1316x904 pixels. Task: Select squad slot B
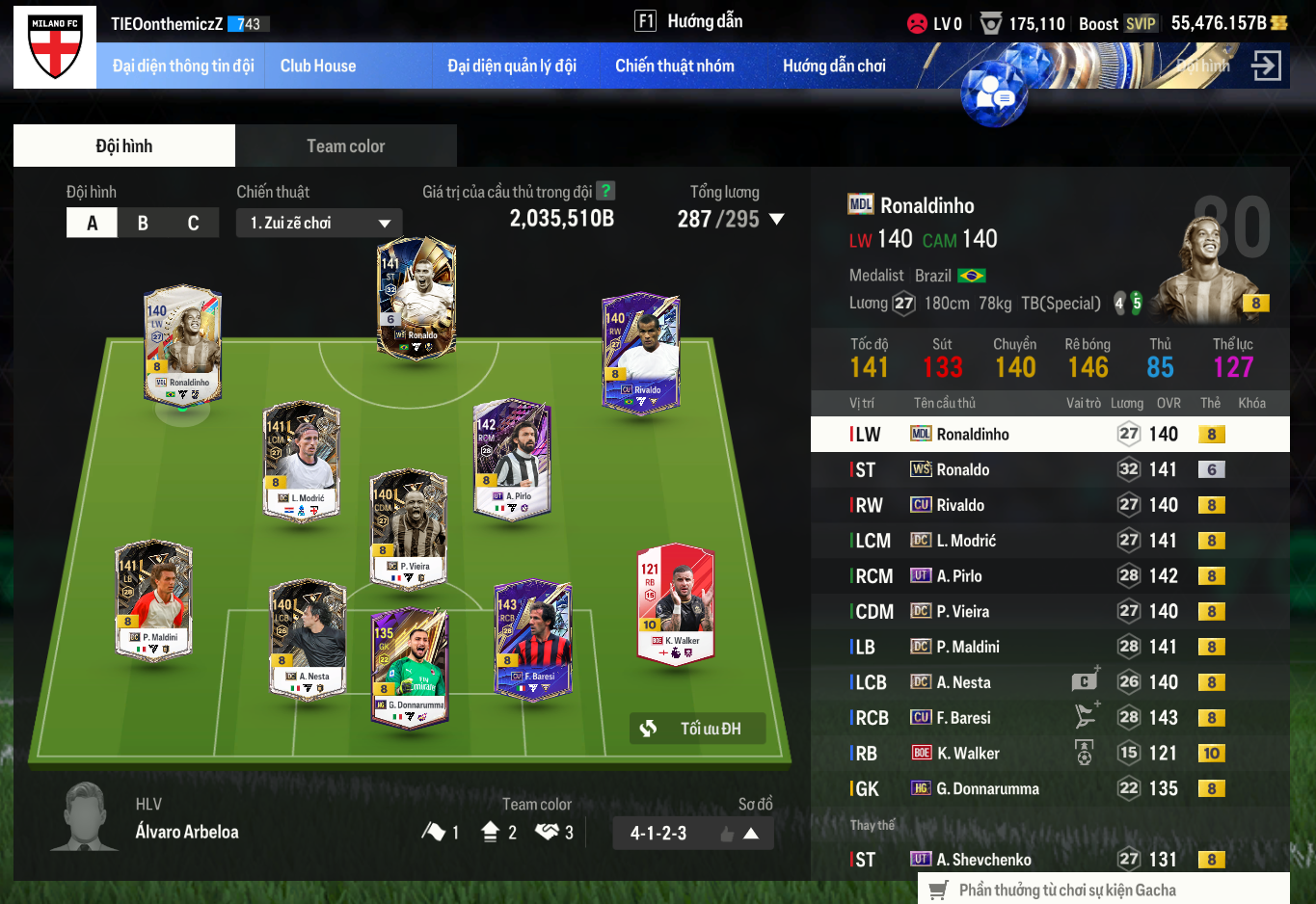(x=143, y=223)
